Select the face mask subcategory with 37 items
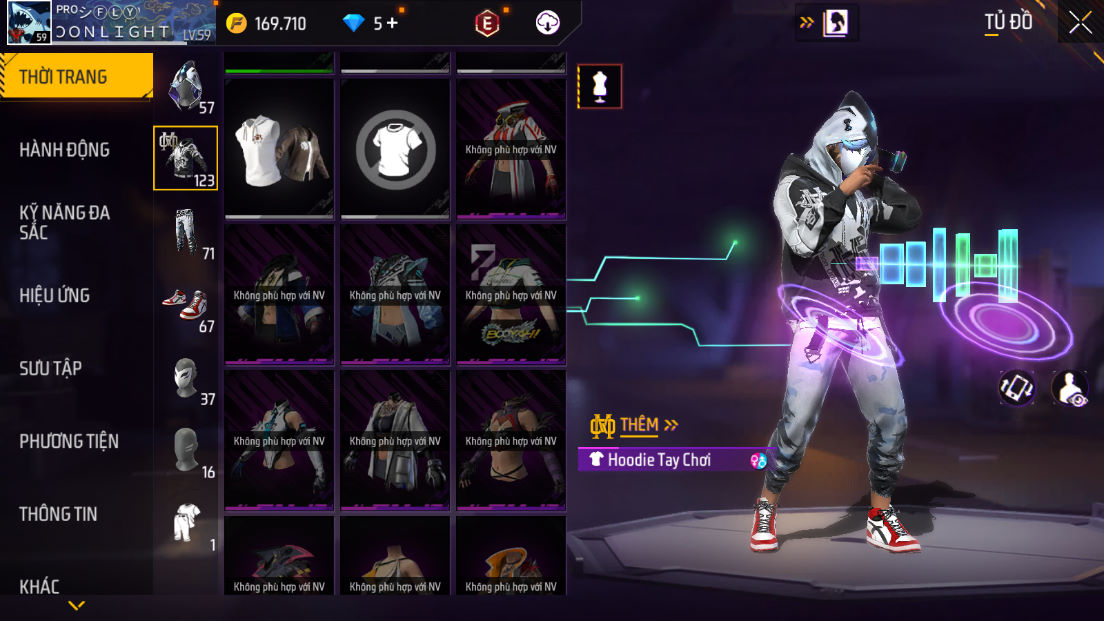The width and height of the screenshot is (1104, 621). point(185,377)
